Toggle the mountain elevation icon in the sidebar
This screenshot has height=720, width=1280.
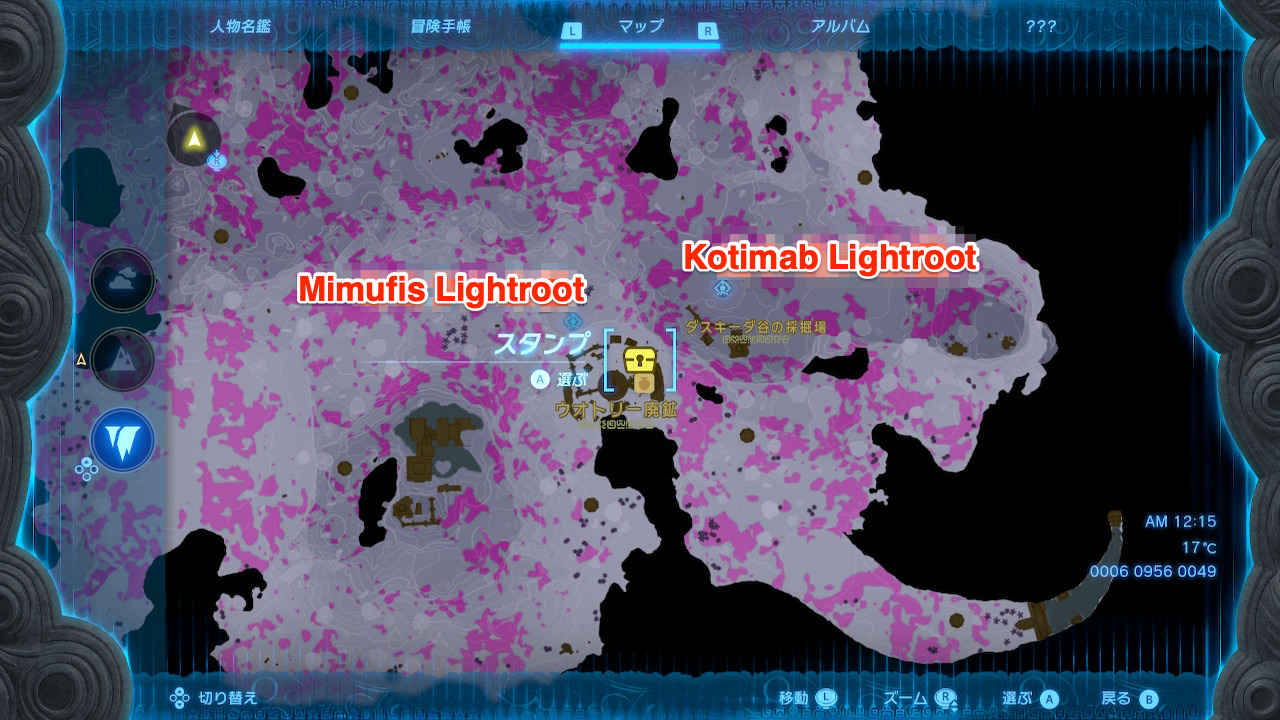pyautogui.click(x=122, y=360)
